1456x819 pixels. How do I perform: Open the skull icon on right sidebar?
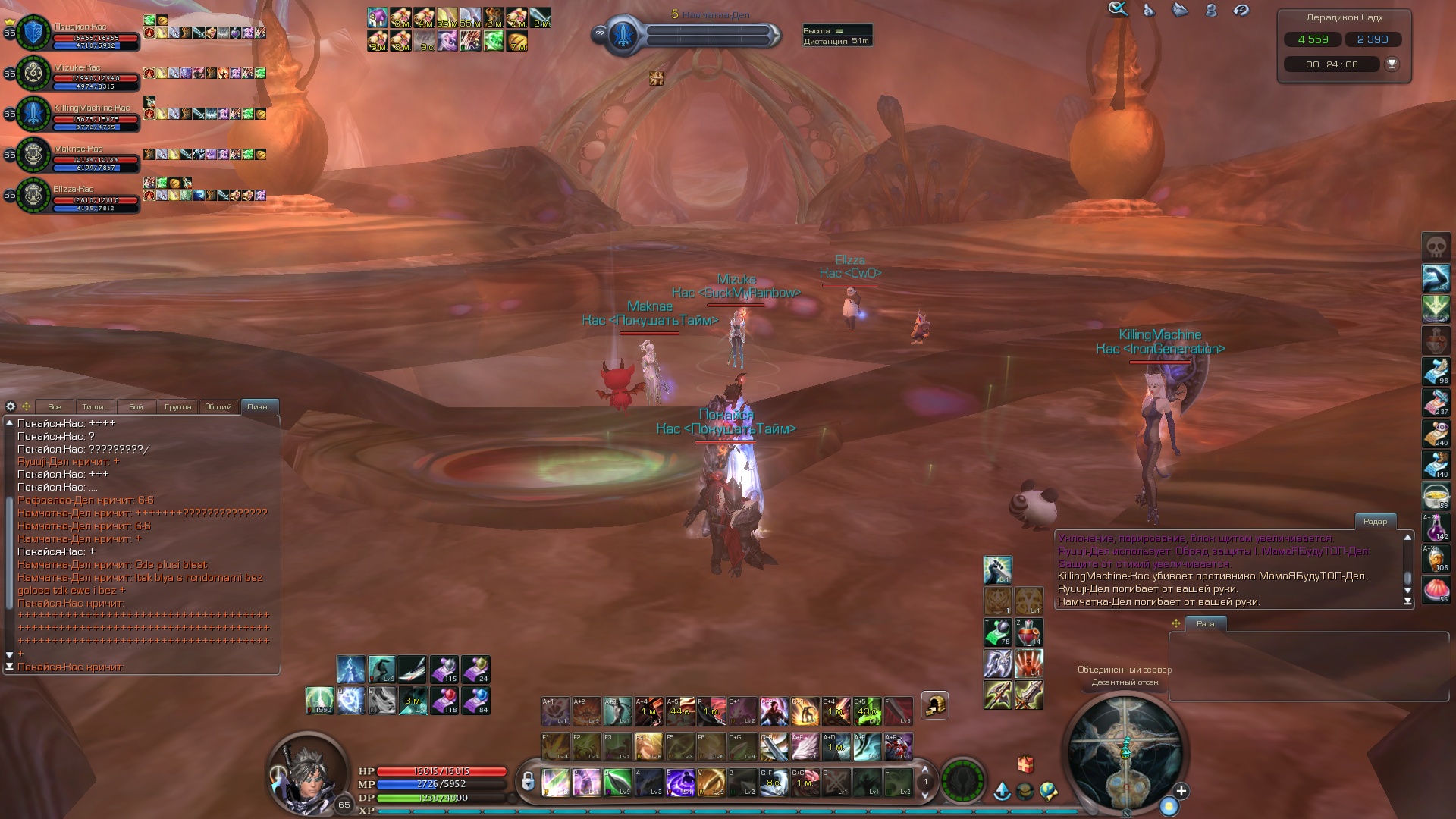[x=1436, y=246]
